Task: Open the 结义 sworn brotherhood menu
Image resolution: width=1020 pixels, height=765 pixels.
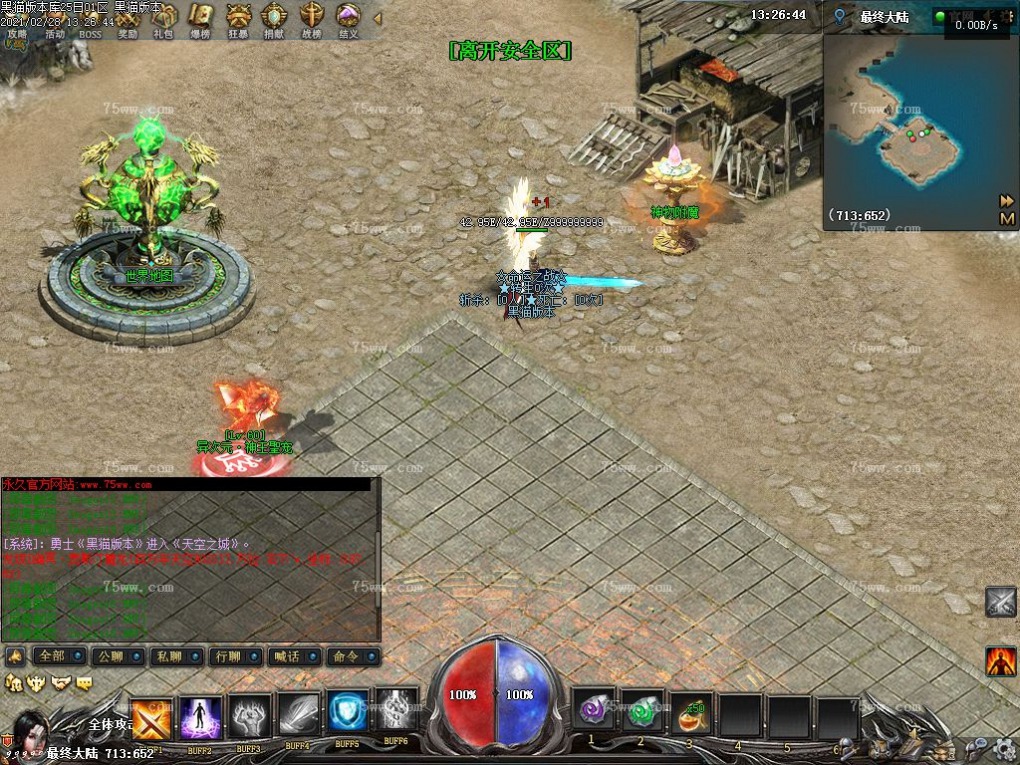Action: (348, 18)
